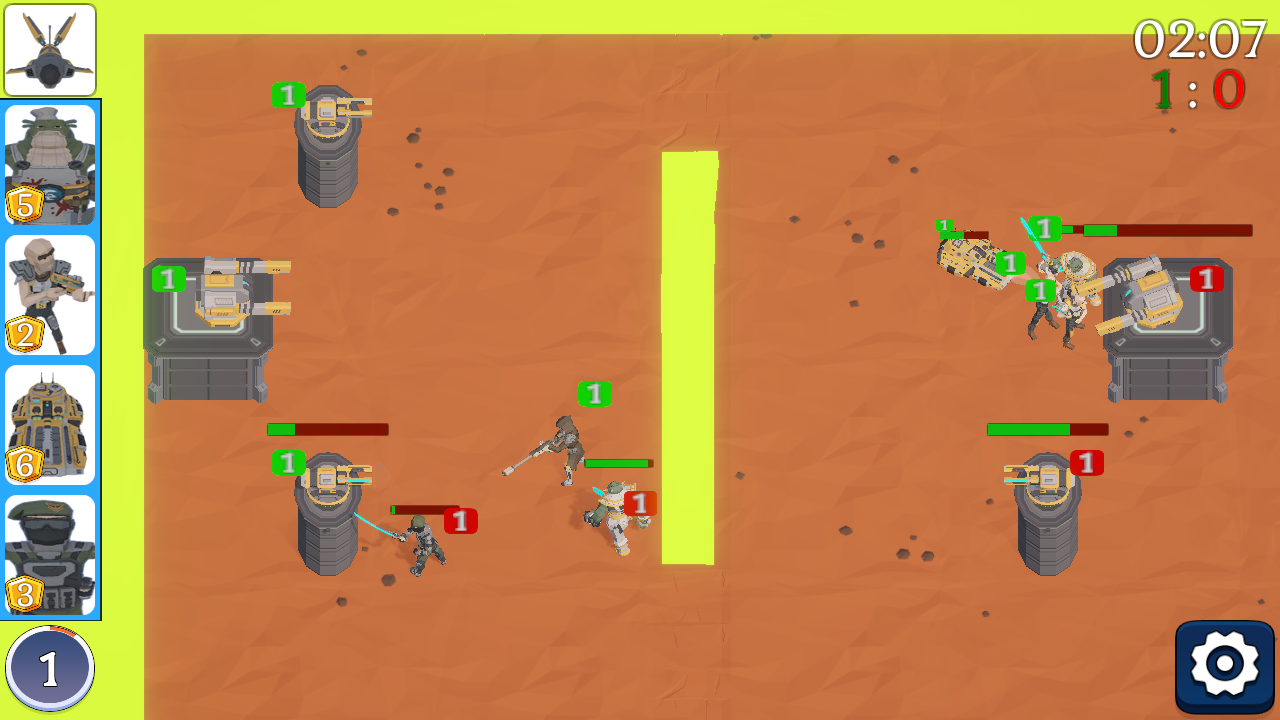Open the settings gear menu
This screenshot has height=720, width=1280.
1225,663
